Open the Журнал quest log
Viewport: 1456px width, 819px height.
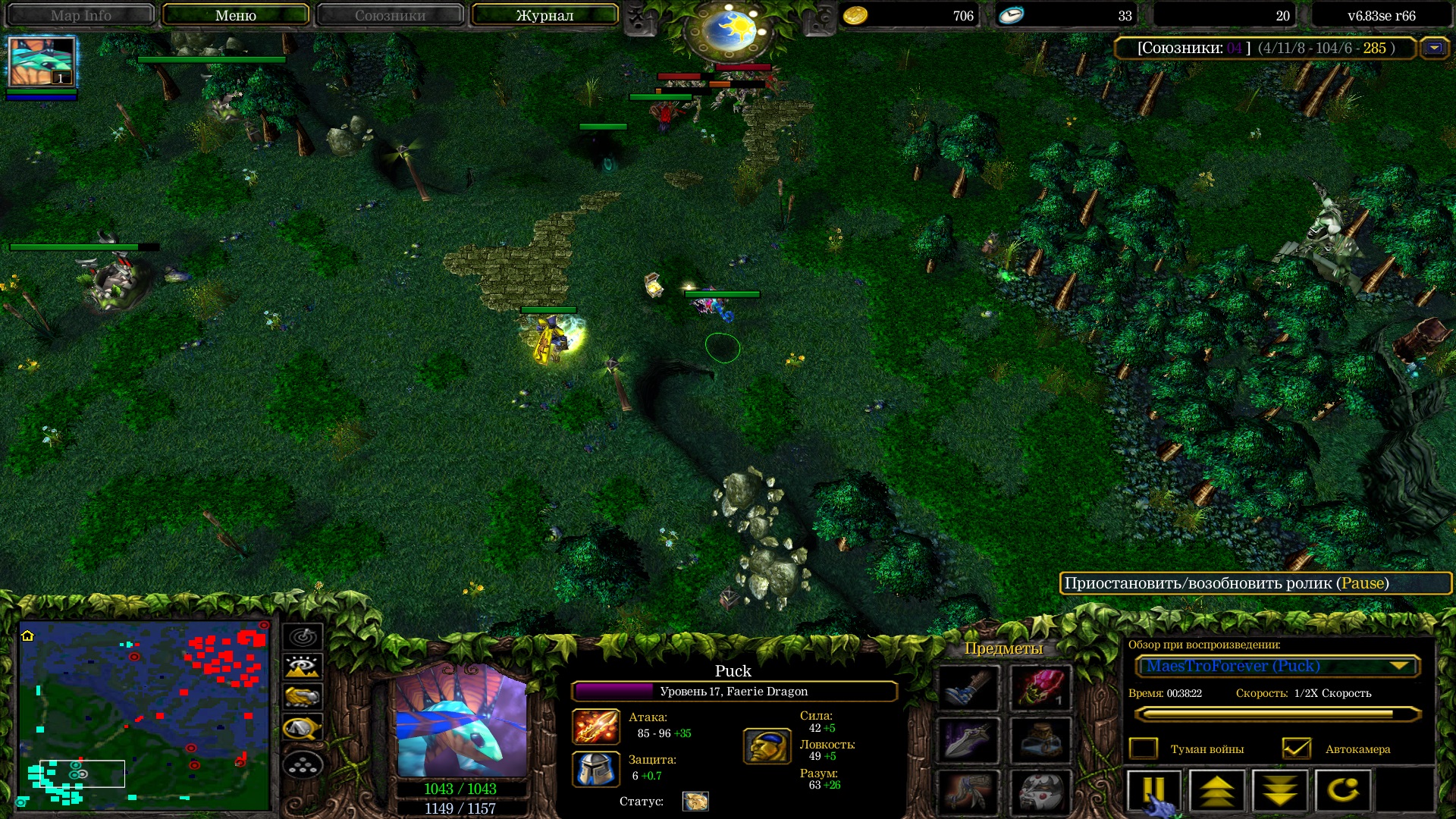click(x=544, y=15)
